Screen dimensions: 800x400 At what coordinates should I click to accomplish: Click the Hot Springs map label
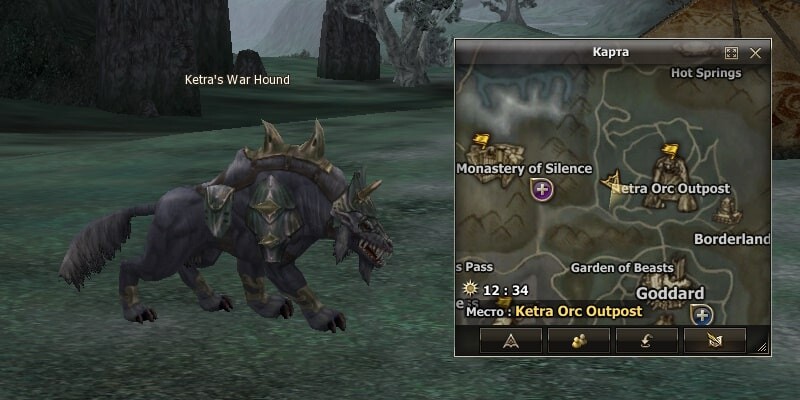[706, 73]
